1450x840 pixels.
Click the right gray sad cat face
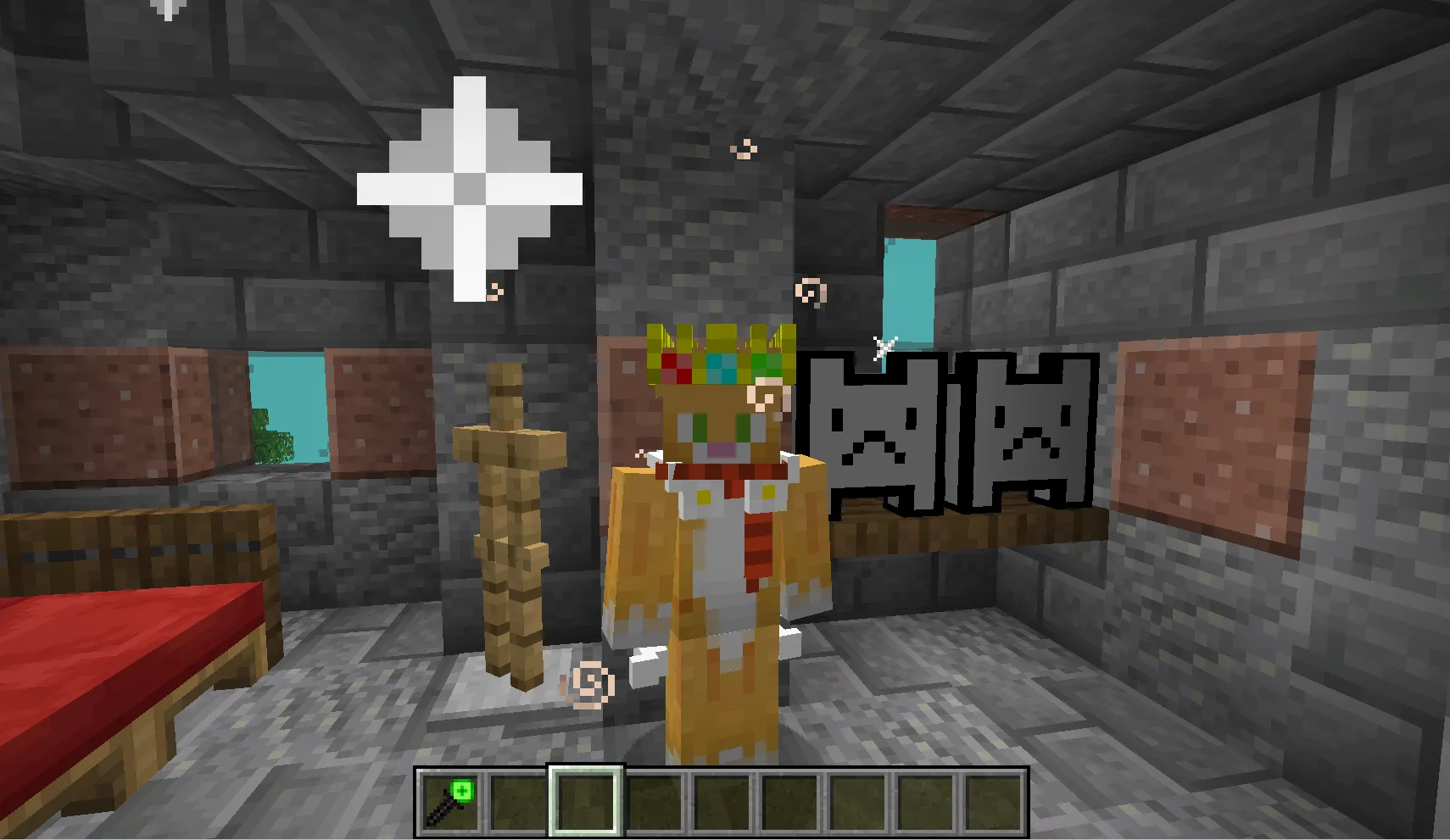1022,432
